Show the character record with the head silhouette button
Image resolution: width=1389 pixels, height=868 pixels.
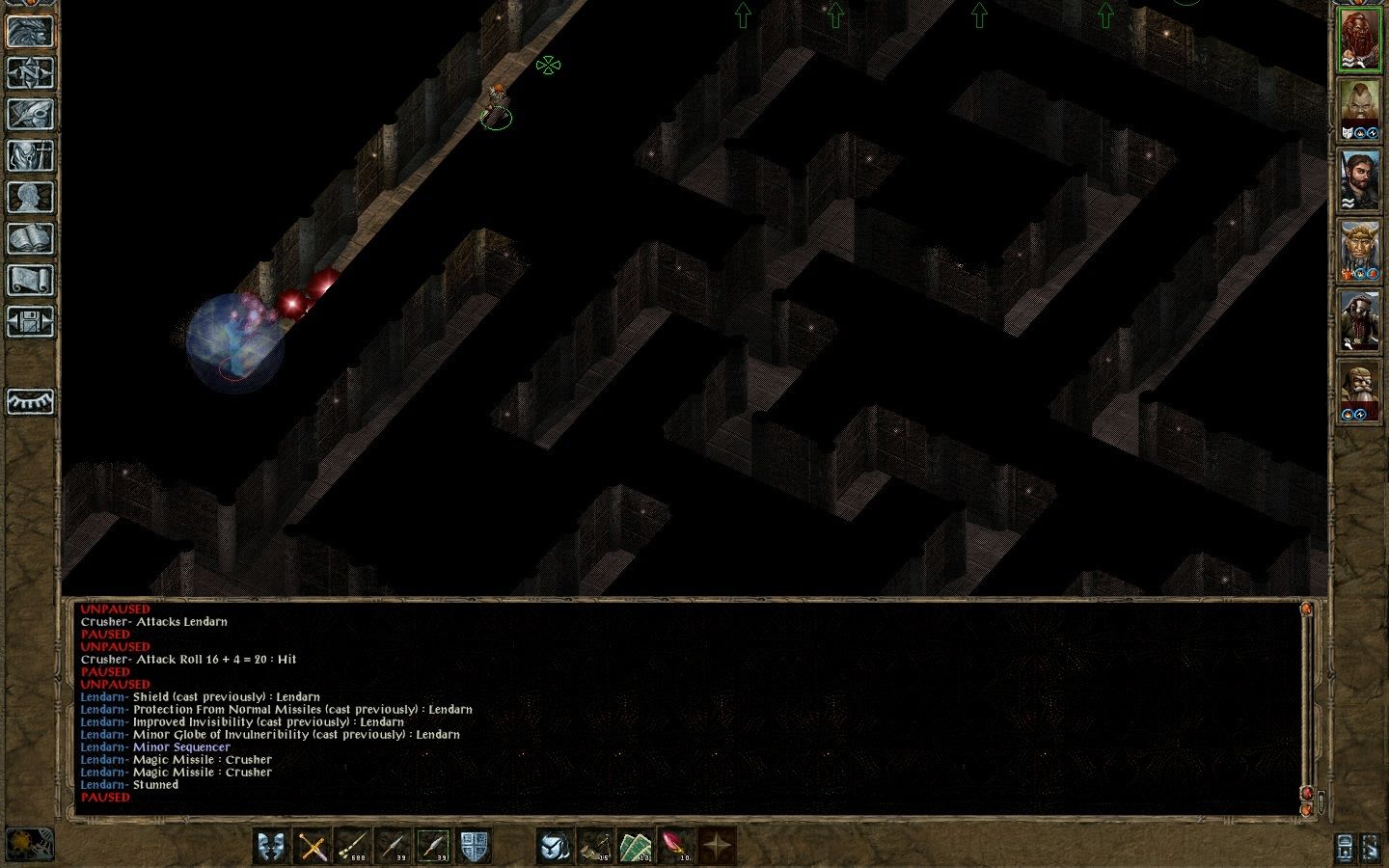30,198
